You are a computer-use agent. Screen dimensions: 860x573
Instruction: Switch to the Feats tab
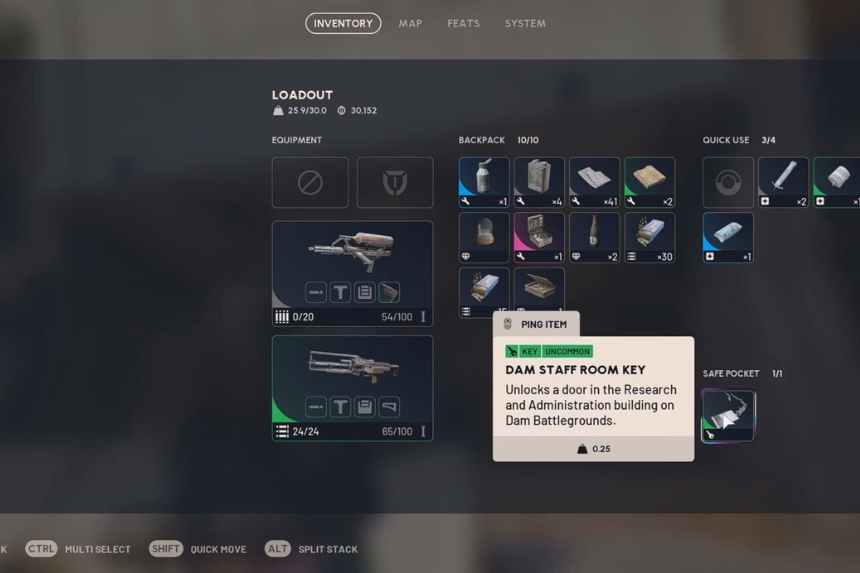point(463,23)
